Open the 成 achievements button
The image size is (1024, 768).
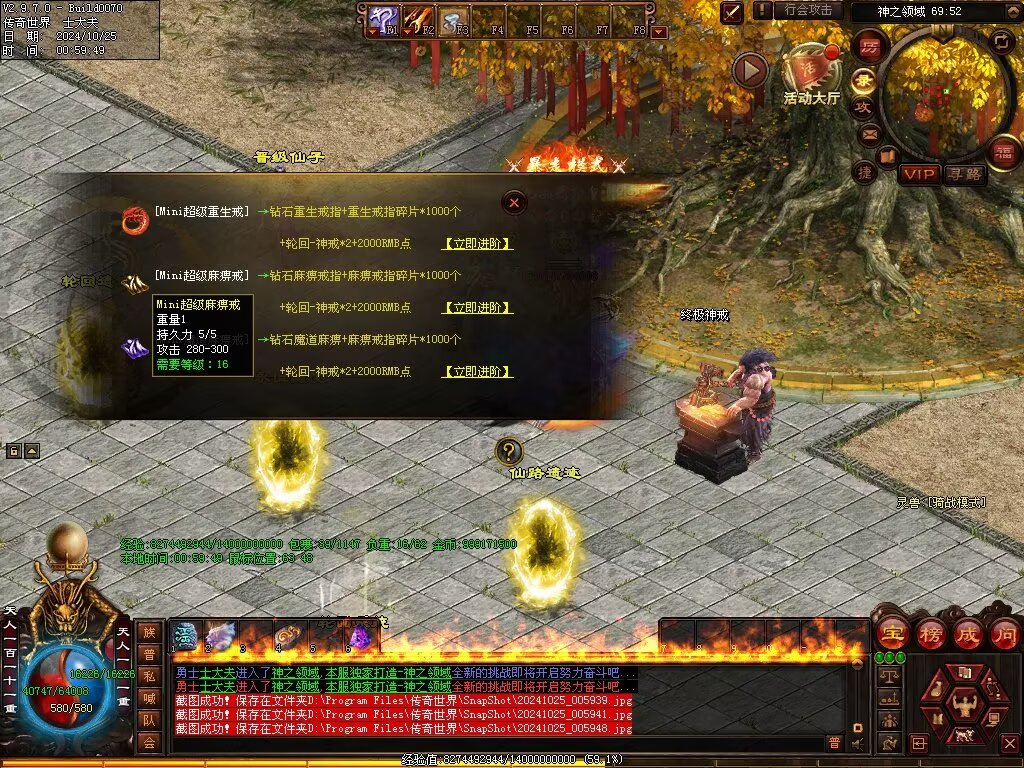[968, 632]
